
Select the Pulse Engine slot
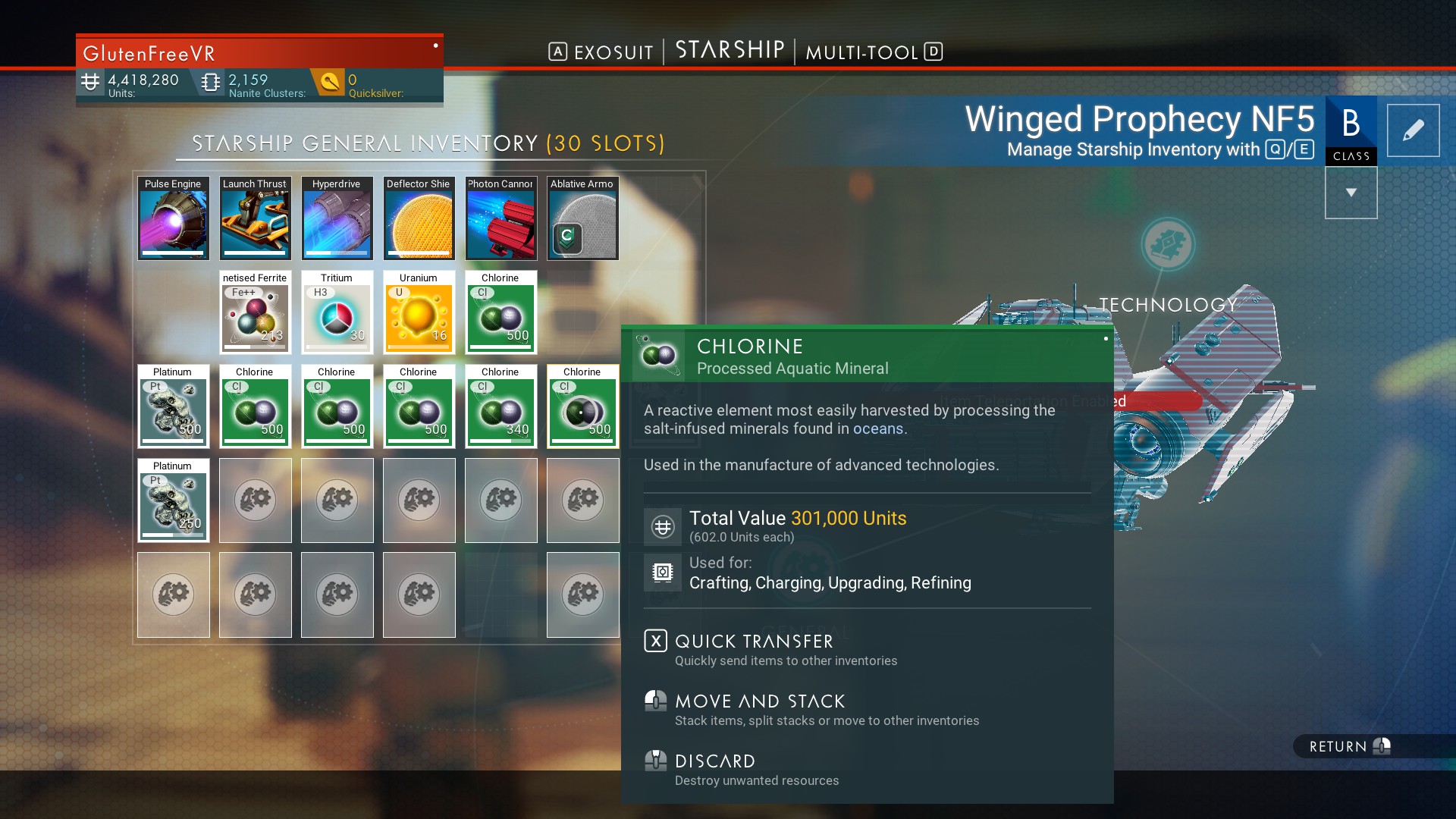point(173,218)
